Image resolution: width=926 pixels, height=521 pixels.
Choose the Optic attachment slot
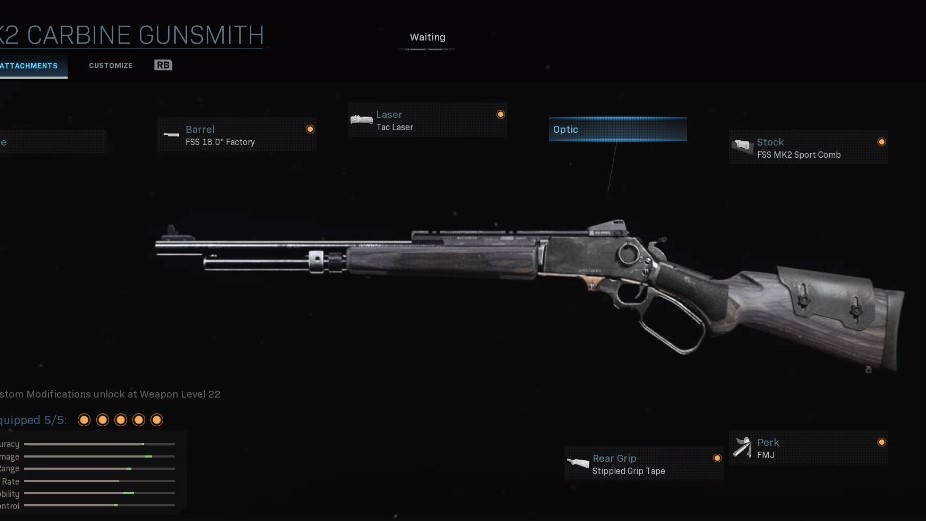617,130
